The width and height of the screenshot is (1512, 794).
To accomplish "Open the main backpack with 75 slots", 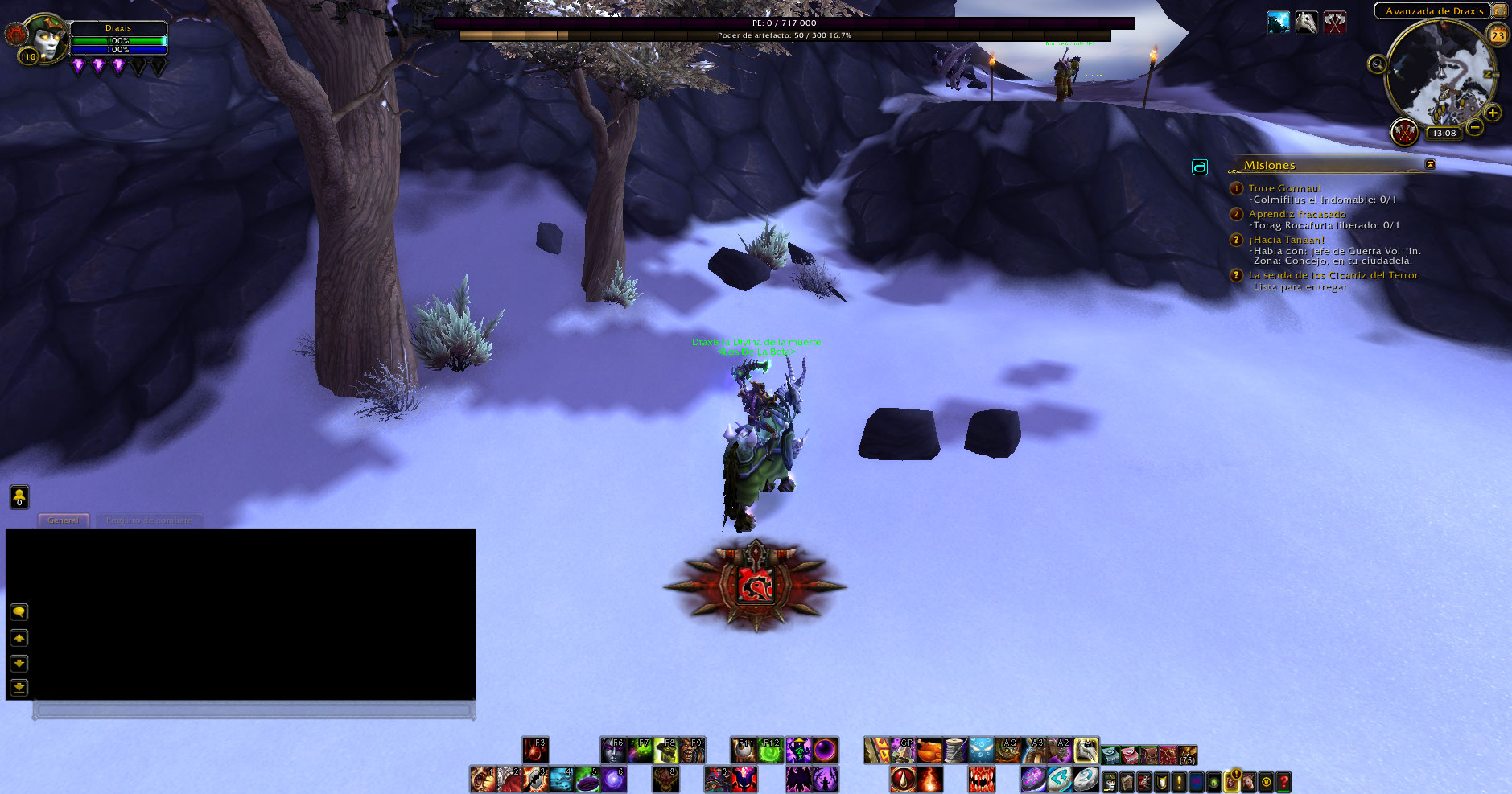I will (1187, 755).
